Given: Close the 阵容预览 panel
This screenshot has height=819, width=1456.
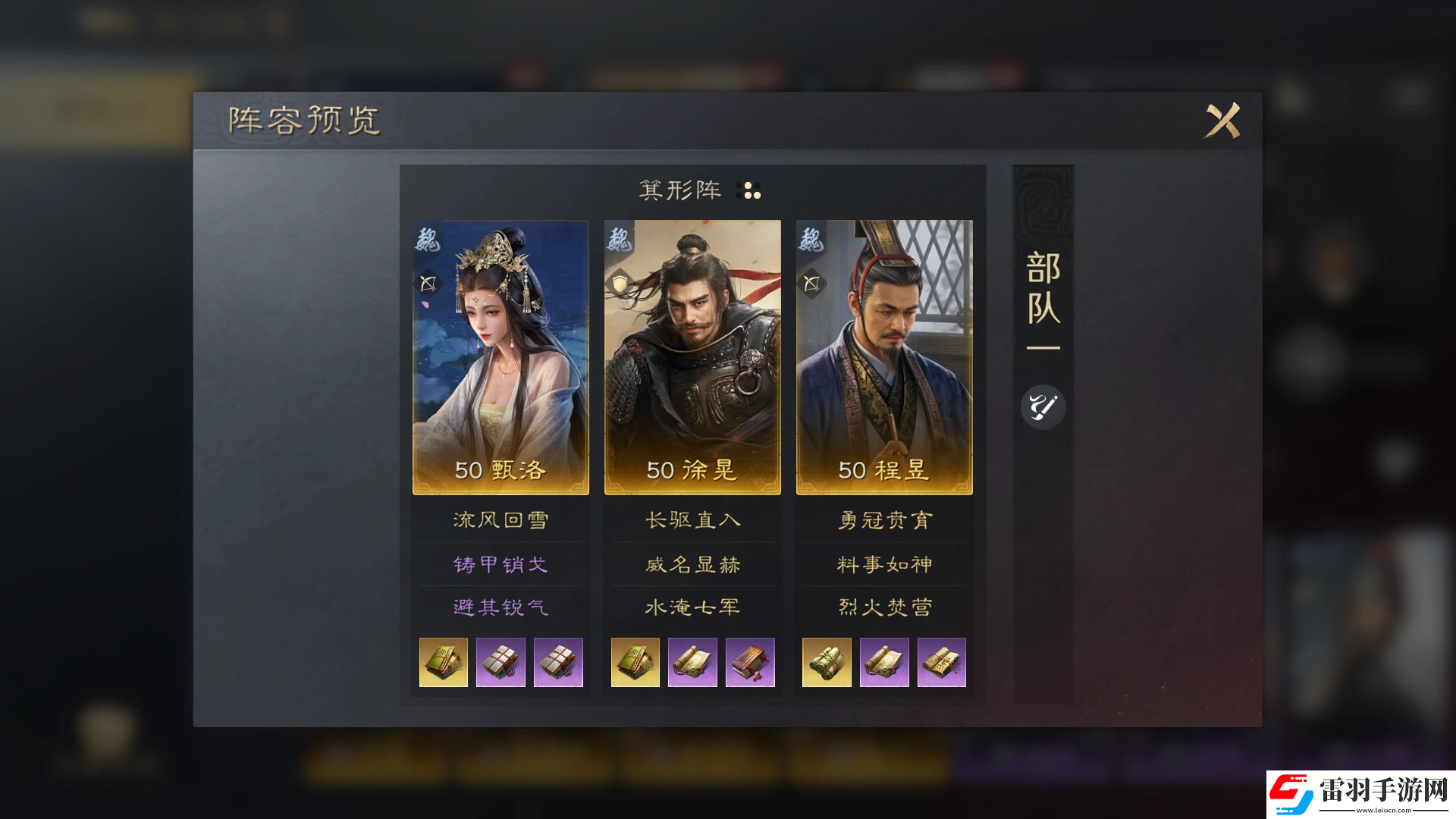Looking at the screenshot, I should click(x=1221, y=121).
